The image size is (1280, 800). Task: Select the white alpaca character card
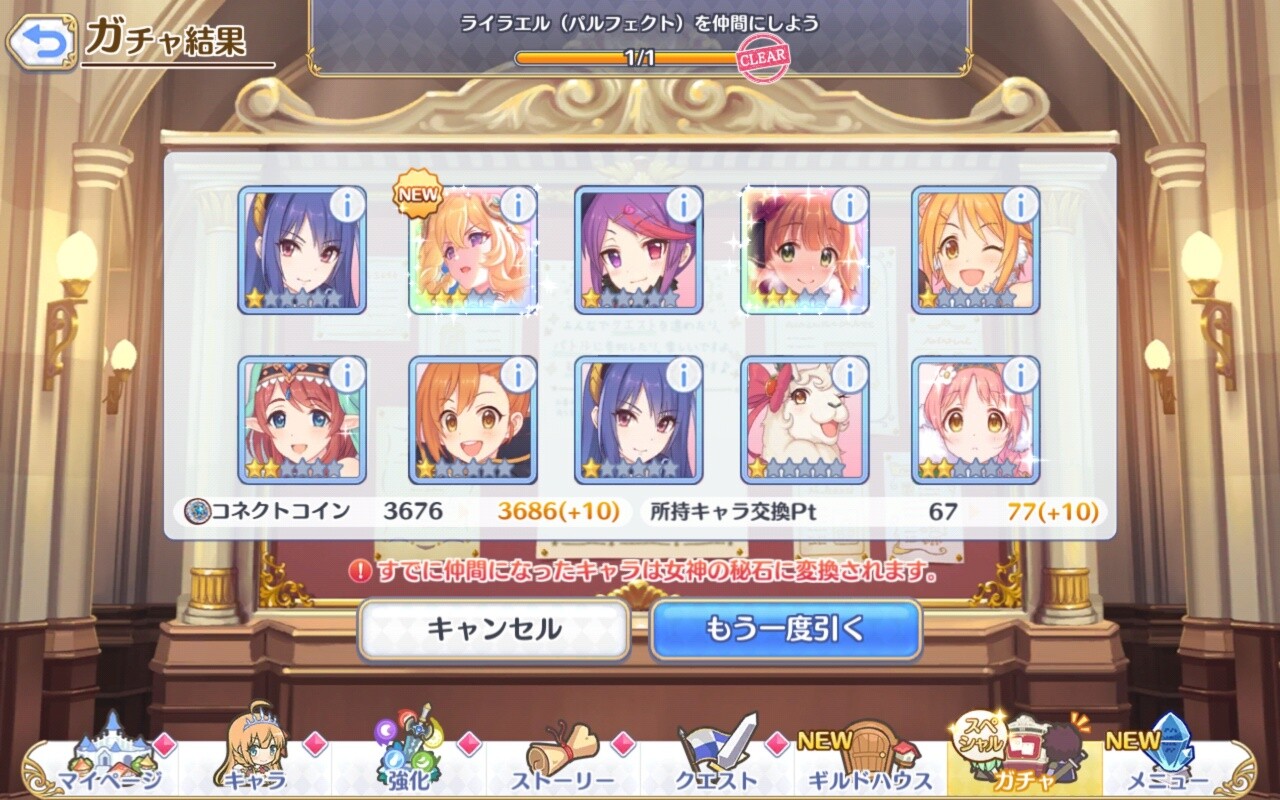pos(804,422)
